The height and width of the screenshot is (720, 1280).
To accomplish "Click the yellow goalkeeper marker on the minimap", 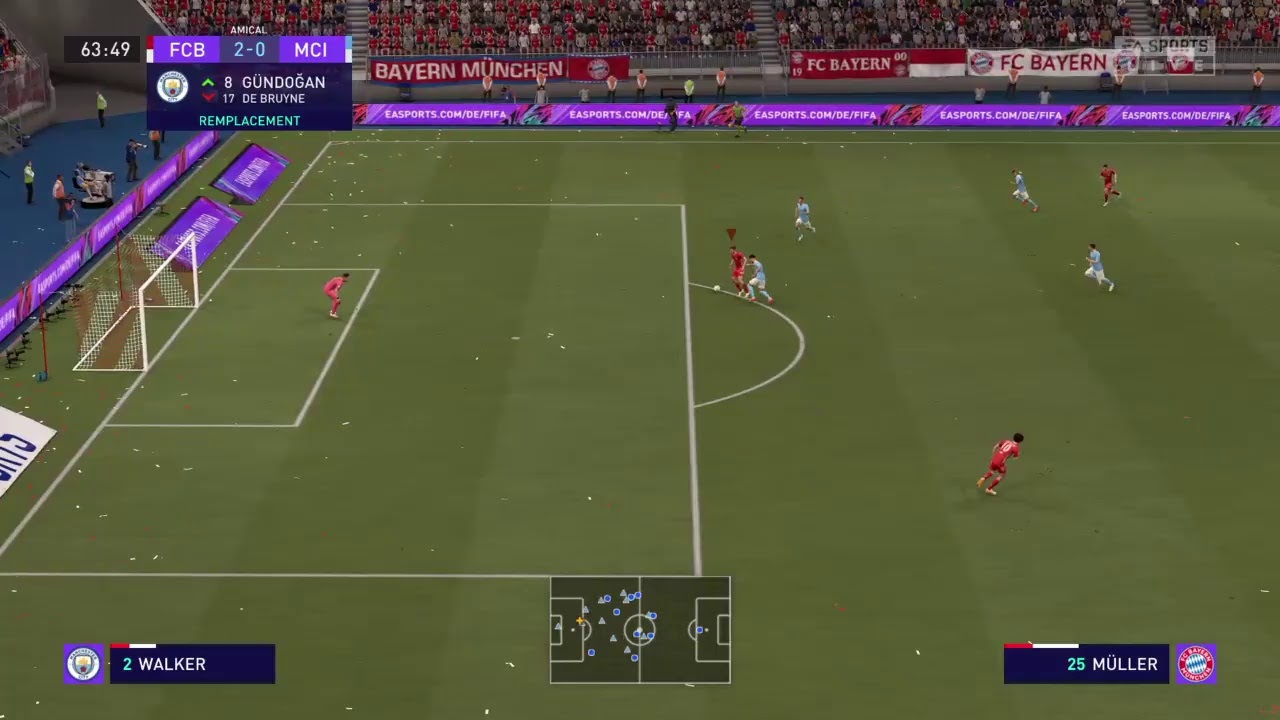I will click(580, 620).
